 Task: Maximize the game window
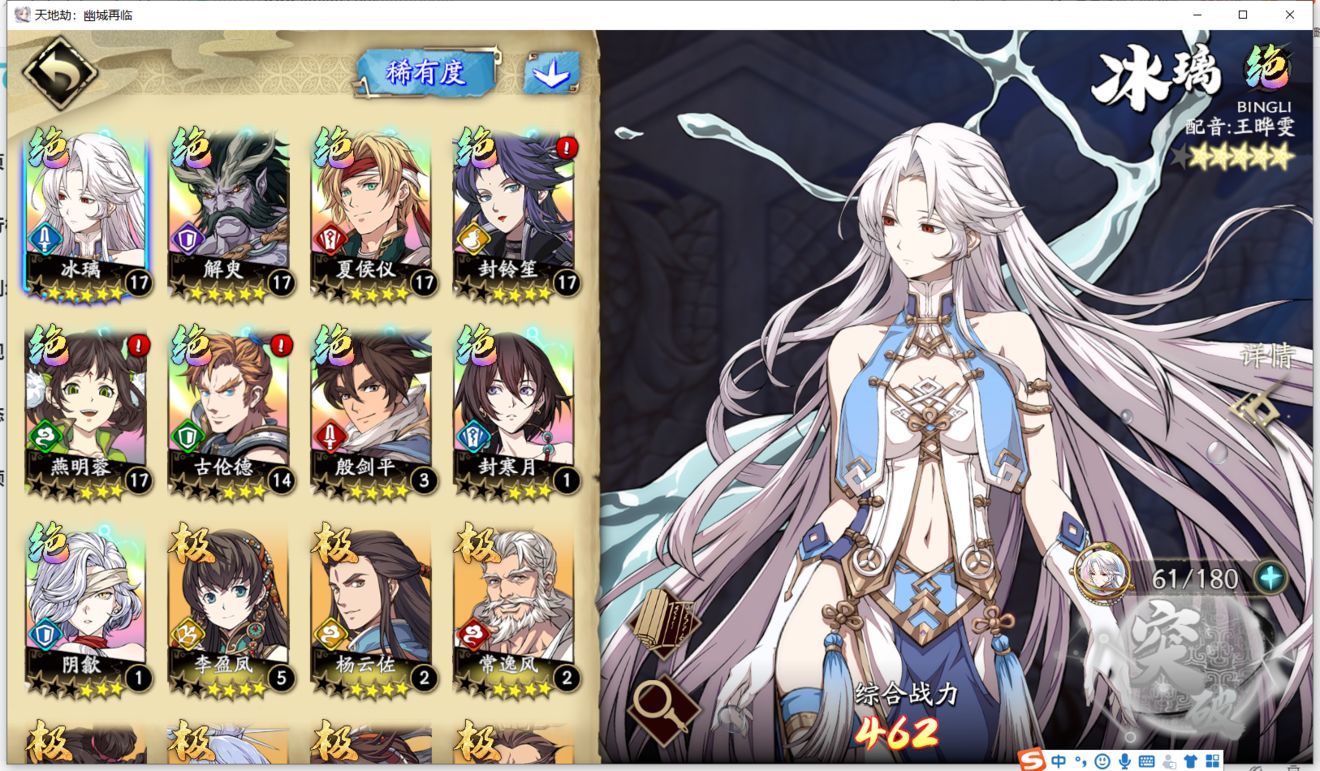pos(1243,15)
